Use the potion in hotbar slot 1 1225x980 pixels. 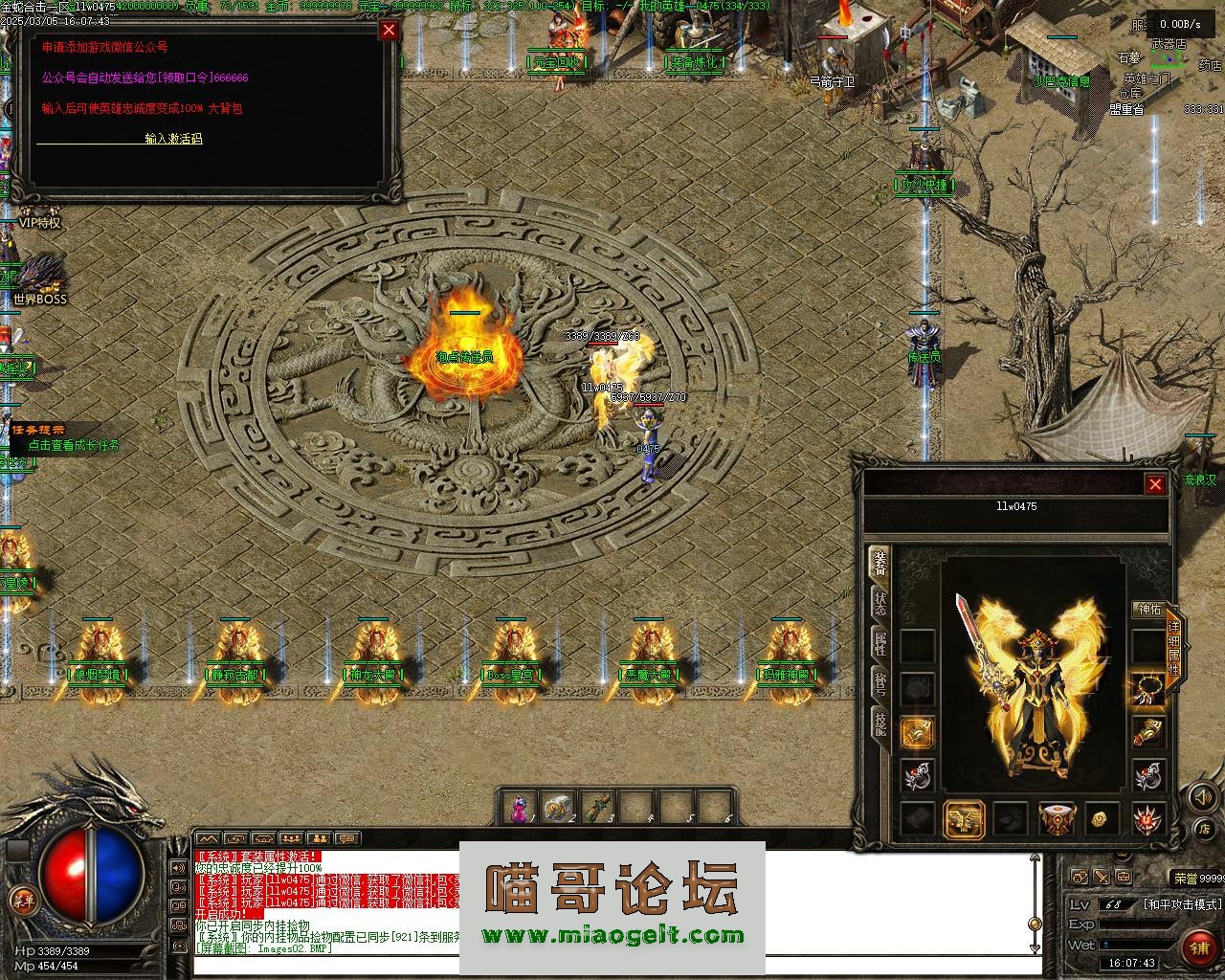pyautogui.click(x=520, y=809)
